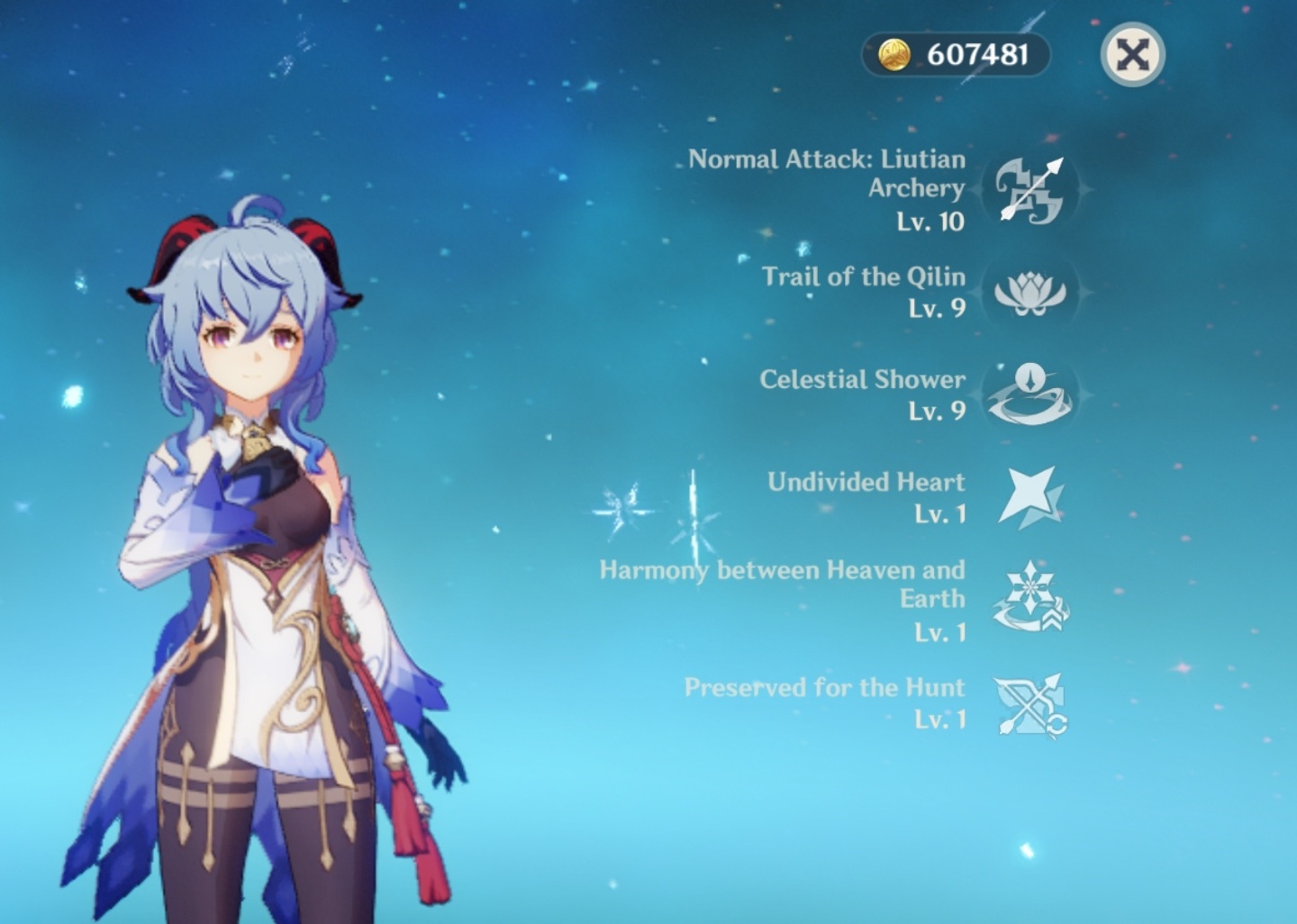Image resolution: width=1297 pixels, height=924 pixels.
Task: View the Celestial Shower burst talent
Action: pos(1029,394)
